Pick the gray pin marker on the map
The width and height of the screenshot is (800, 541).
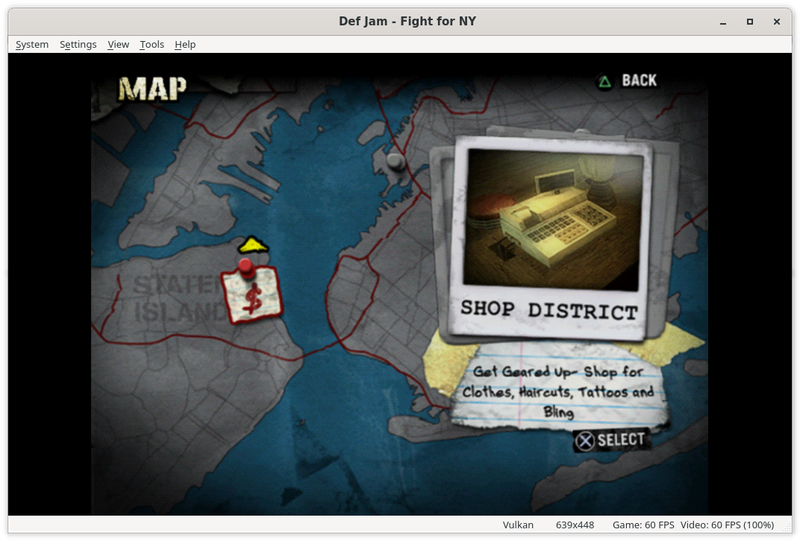396,160
